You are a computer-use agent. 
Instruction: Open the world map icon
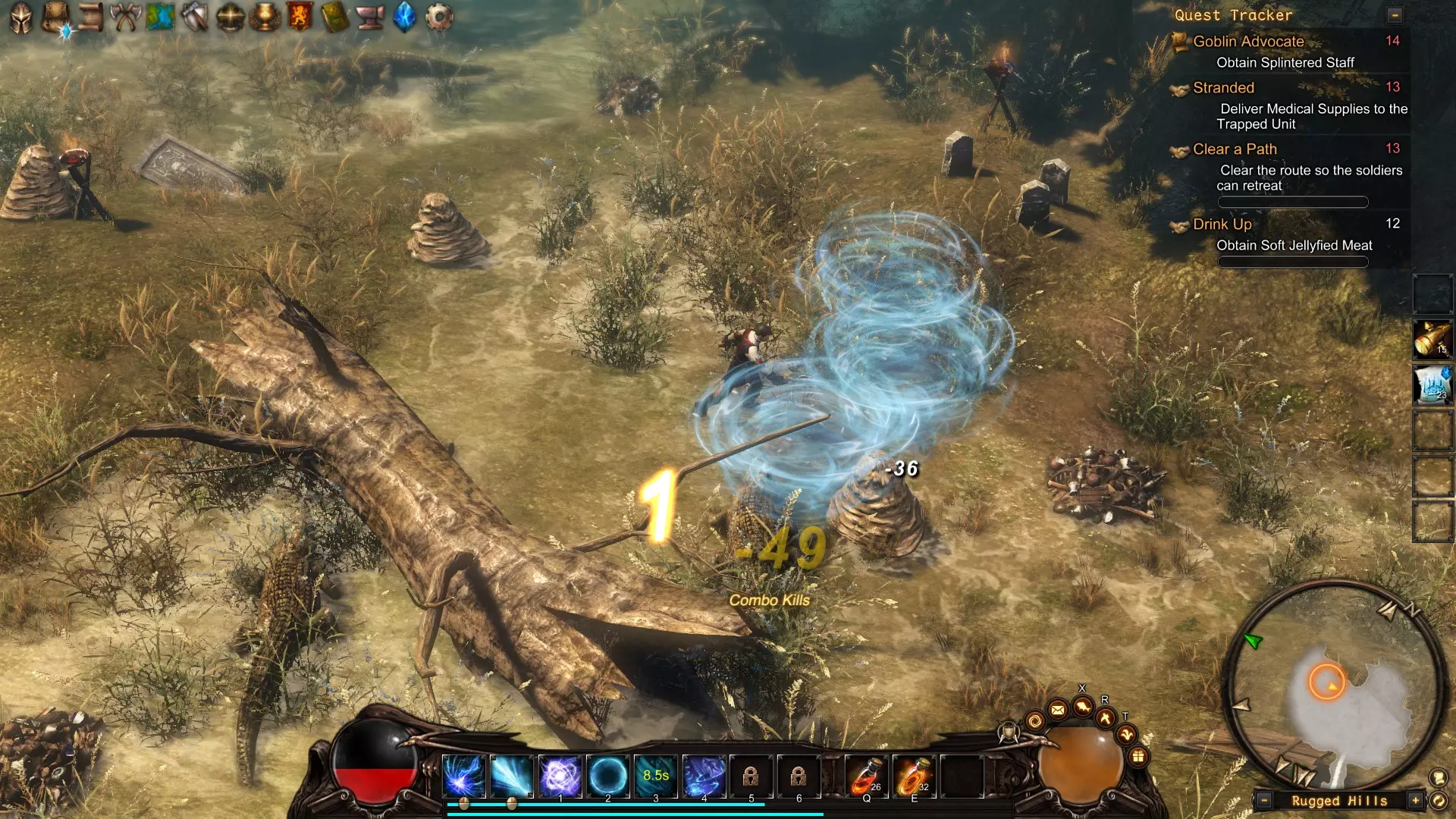coord(160,17)
